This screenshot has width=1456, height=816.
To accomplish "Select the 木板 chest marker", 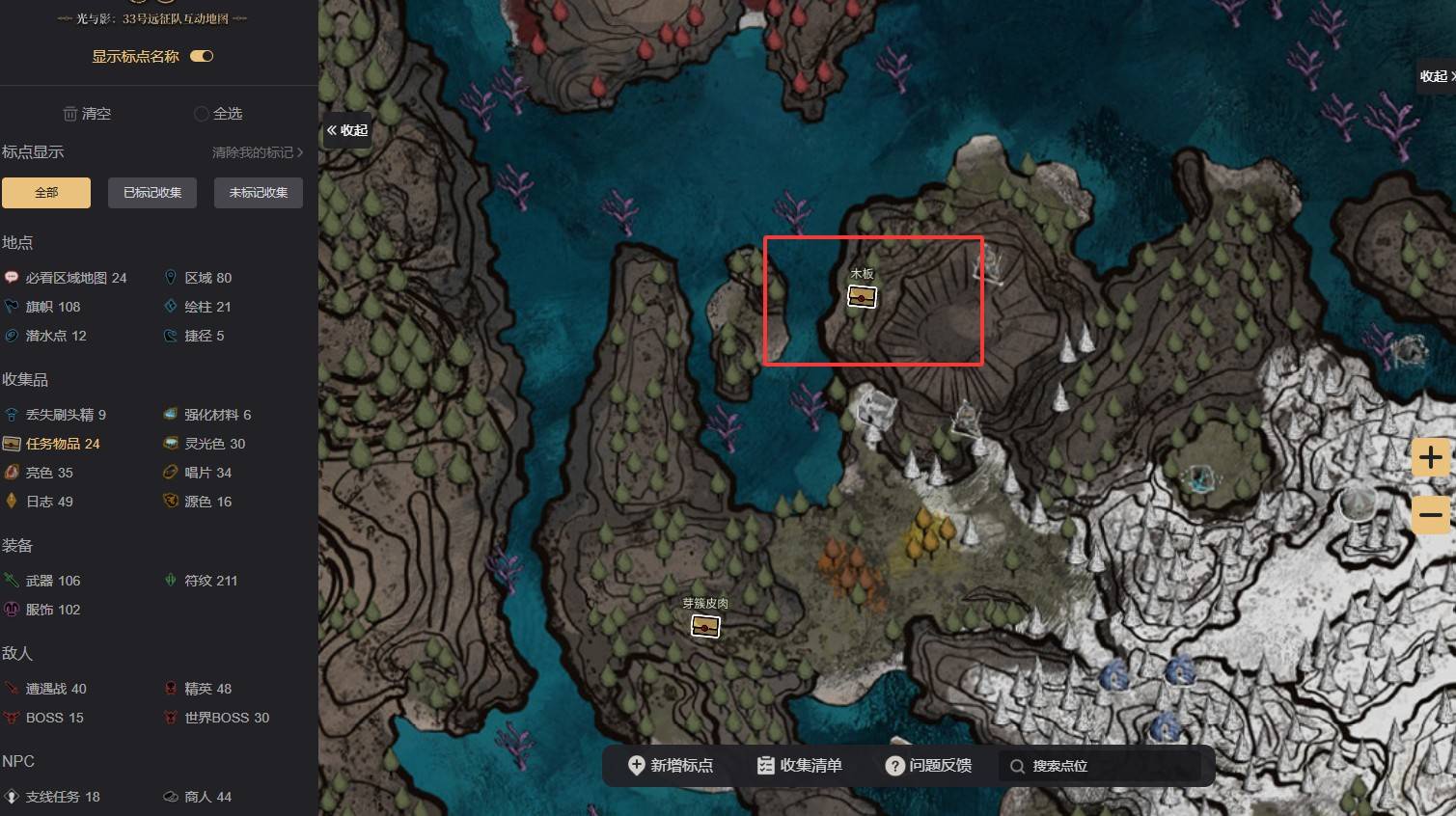I will (x=862, y=297).
